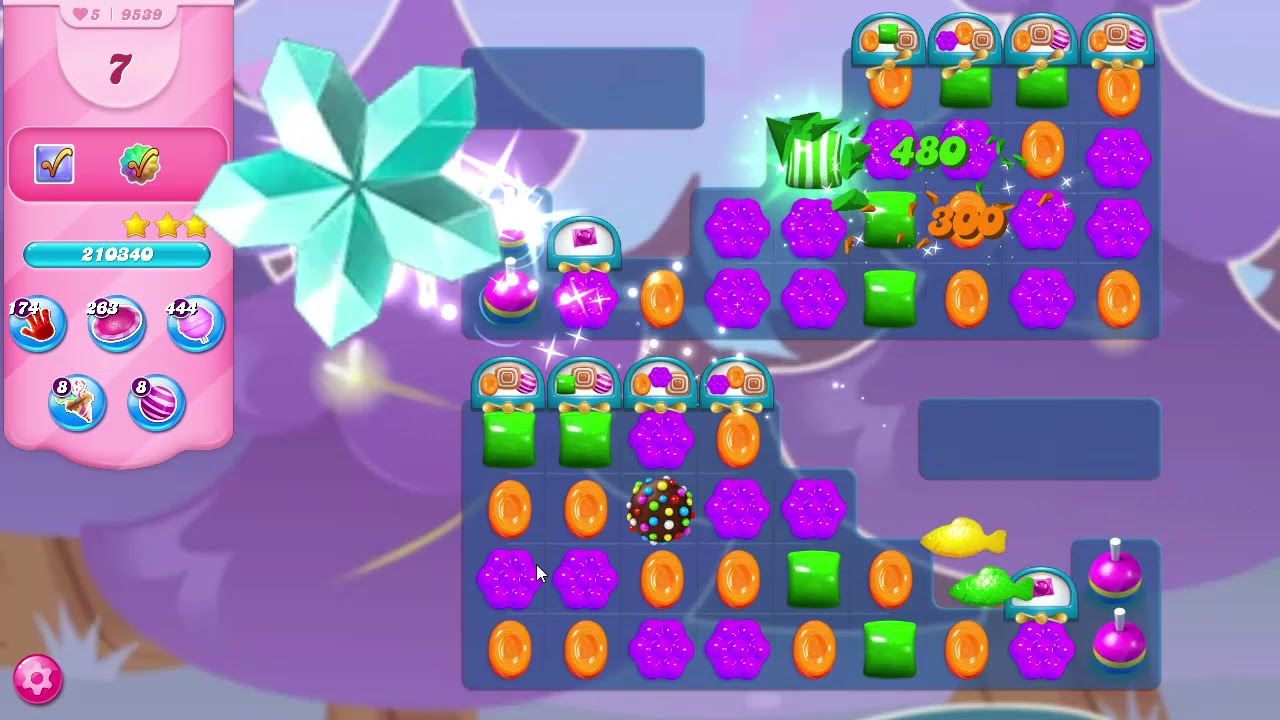Open the settings gear menu
Image resolution: width=1280 pixels, height=720 pixels.
pos(37,679)
